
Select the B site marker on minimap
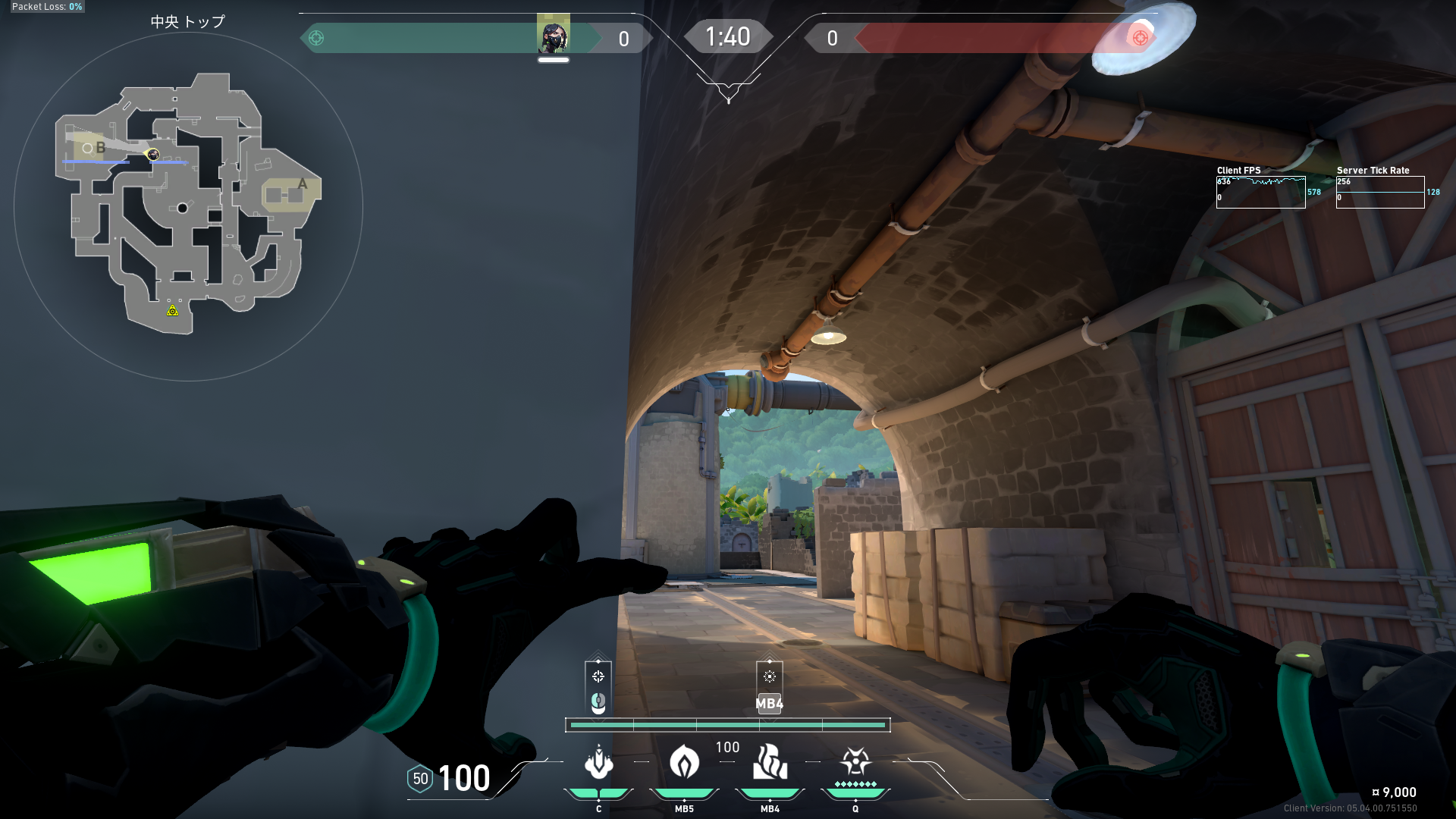(x=100, y=148)
